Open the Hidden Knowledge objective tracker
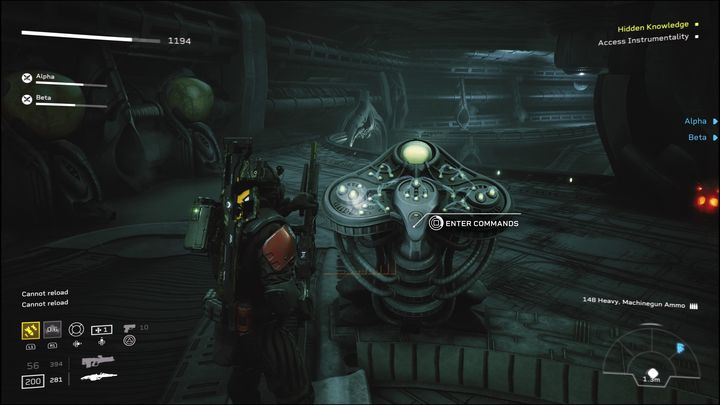 (x=651, y=25)
